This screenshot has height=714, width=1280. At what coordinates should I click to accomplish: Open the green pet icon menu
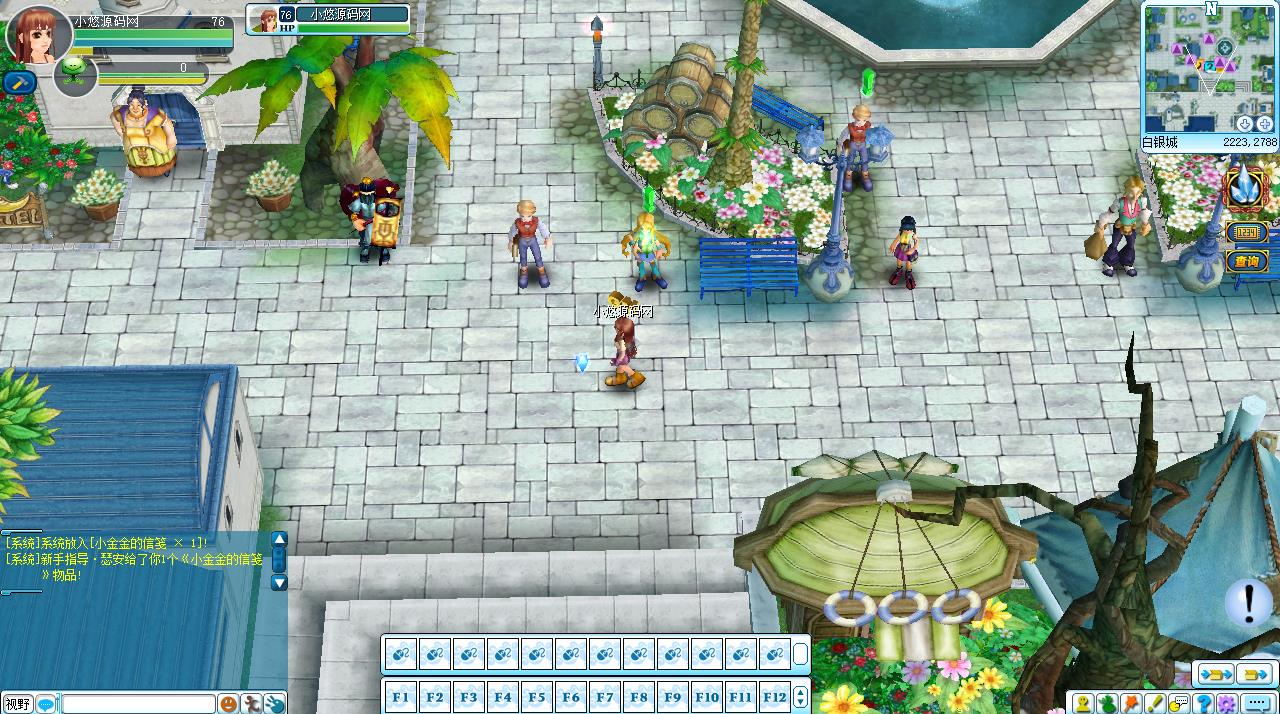click(x=1108, y=704)
